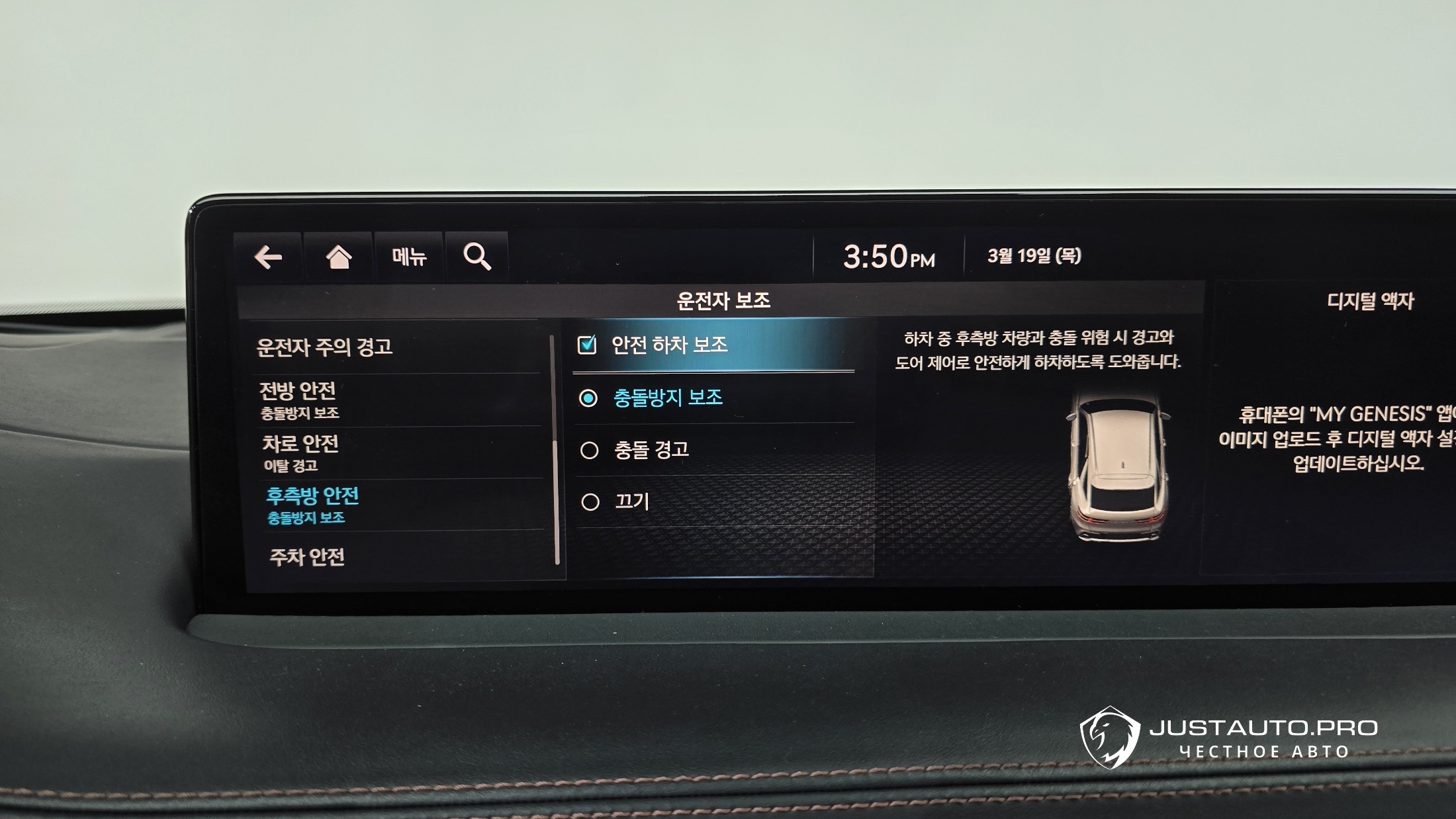This screenshot has width=1456, height=819.
Task: Select 운전자 주의 경고 in the sidebar
Action: pos(324,347)
